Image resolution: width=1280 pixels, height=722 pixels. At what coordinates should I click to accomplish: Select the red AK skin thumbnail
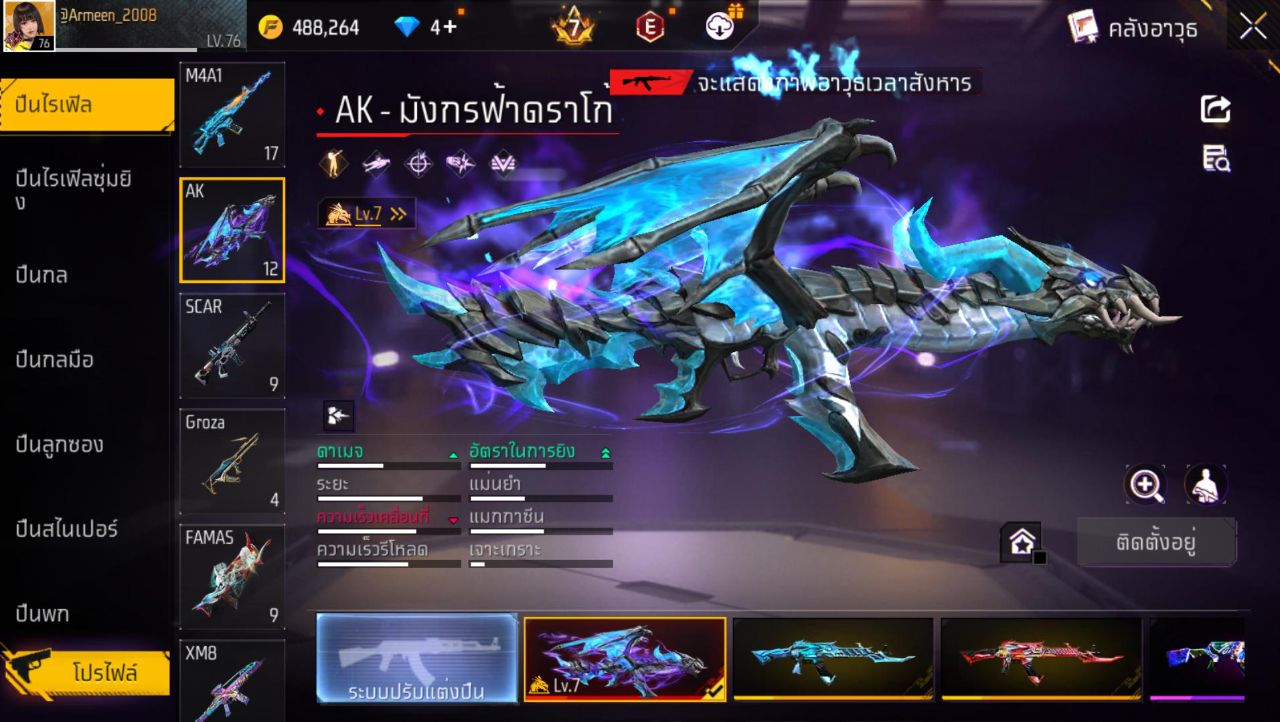click(1041, 658)
